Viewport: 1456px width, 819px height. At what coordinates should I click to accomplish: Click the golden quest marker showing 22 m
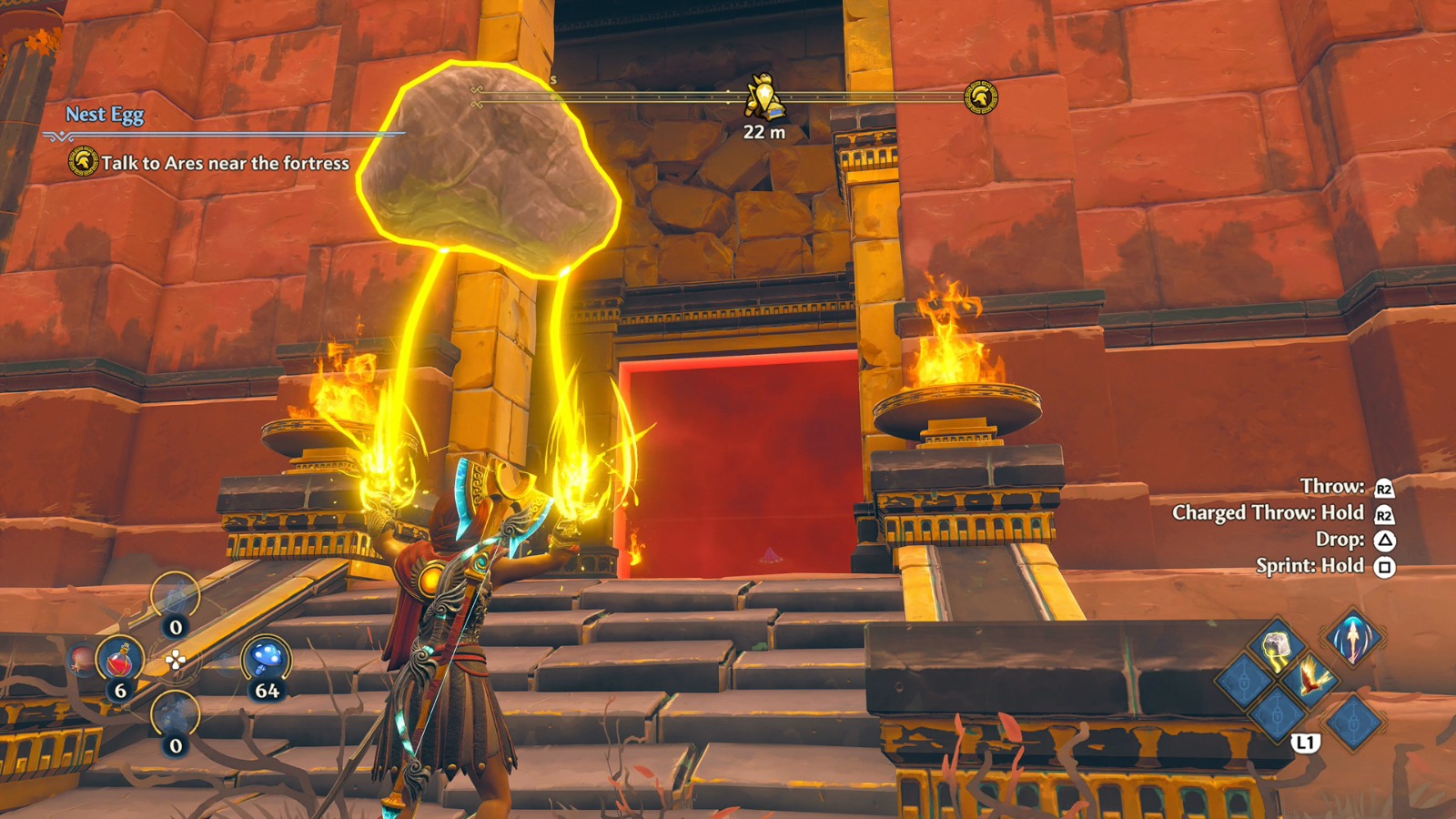(x=764, y=102)
